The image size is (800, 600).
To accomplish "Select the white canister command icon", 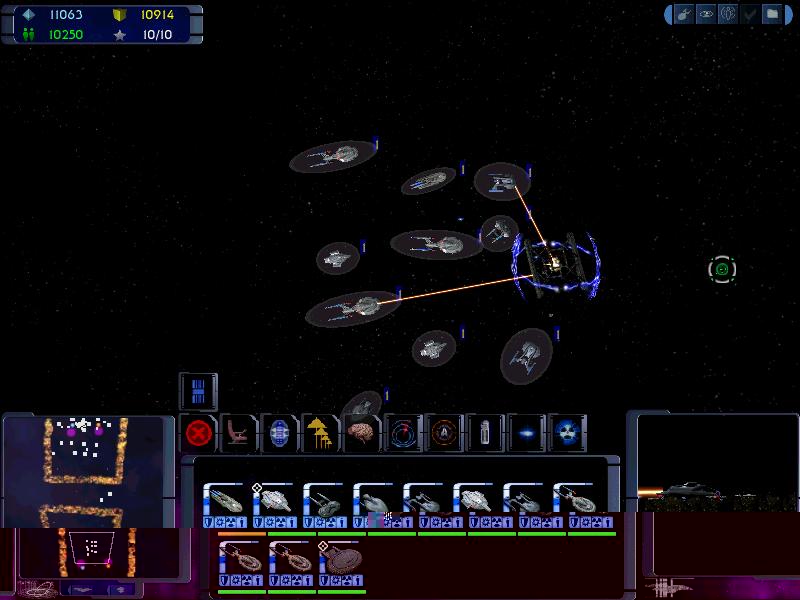I will click(485, 434).
